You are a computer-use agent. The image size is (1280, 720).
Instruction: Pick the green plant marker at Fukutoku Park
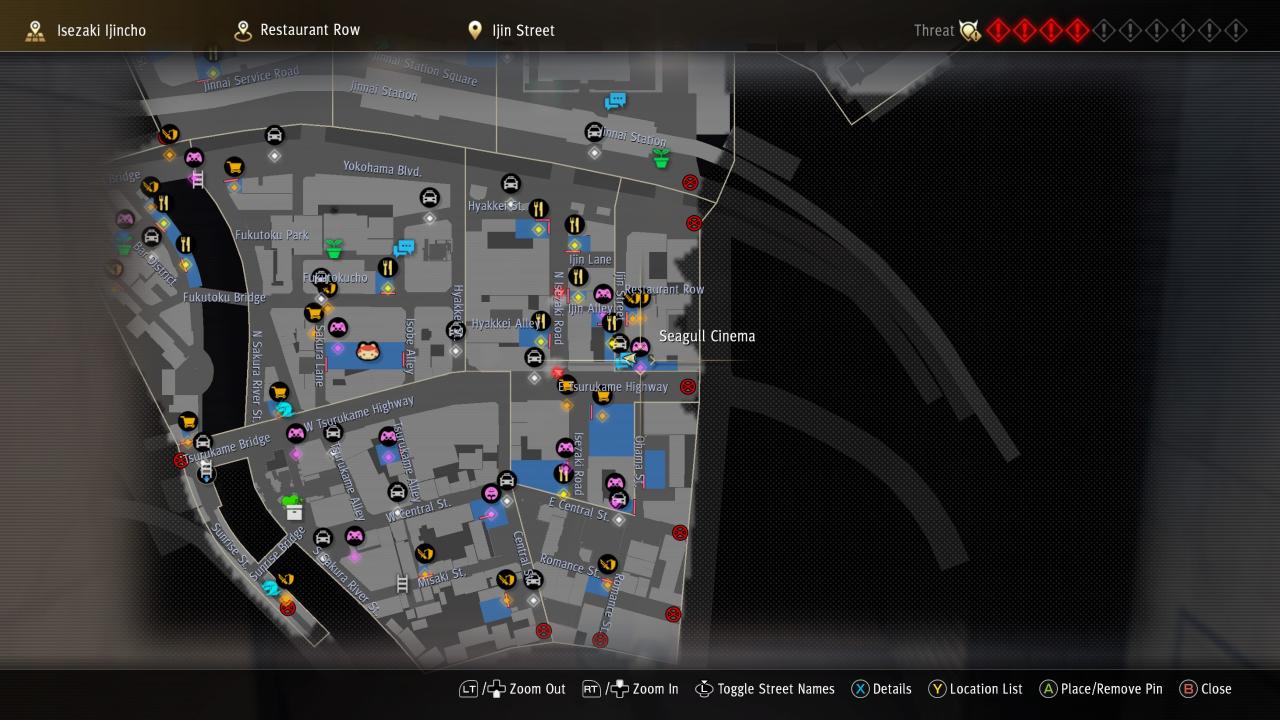tap(334, 248)
